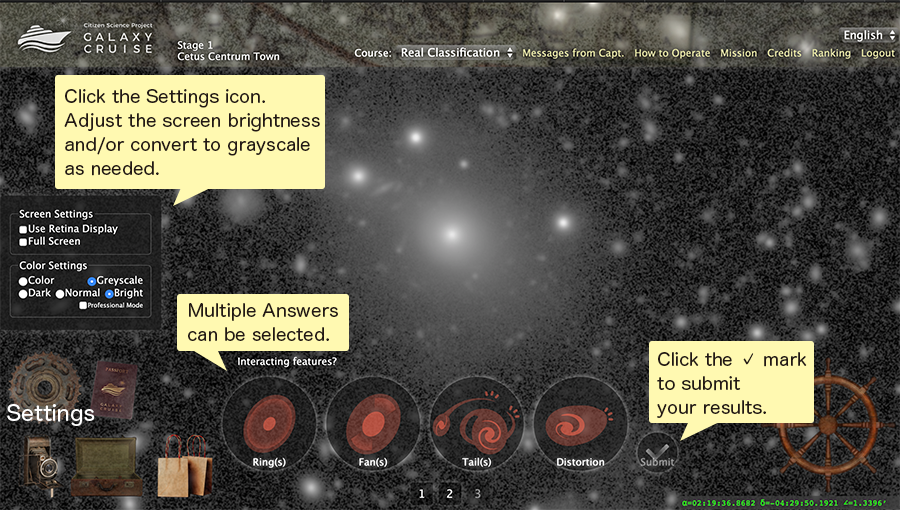Switch brightness to Normal
Screen dimensions: 900x510
click(x=61, y=294)
